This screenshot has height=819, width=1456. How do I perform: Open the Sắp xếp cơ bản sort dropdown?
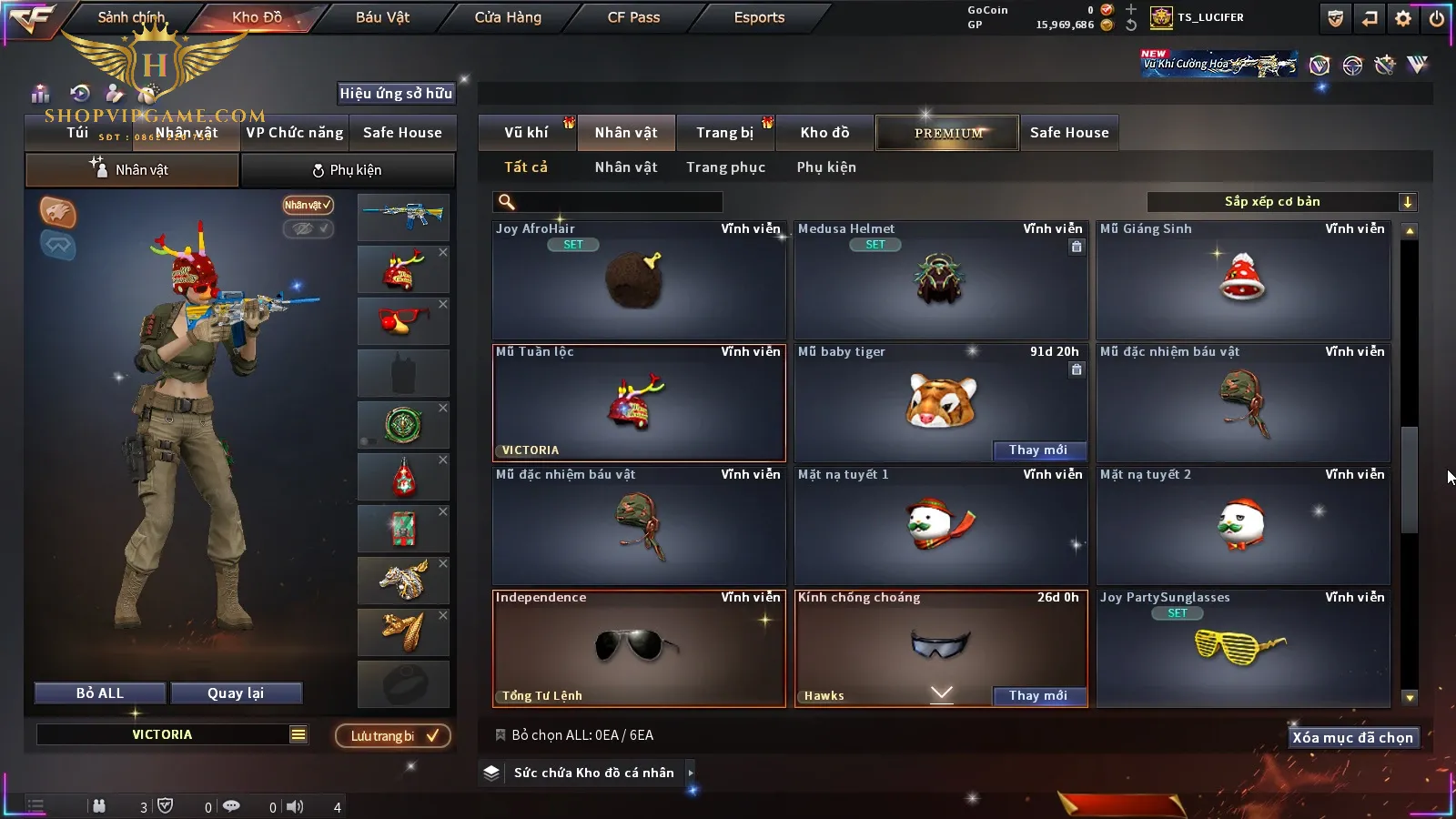point(1281,202)
